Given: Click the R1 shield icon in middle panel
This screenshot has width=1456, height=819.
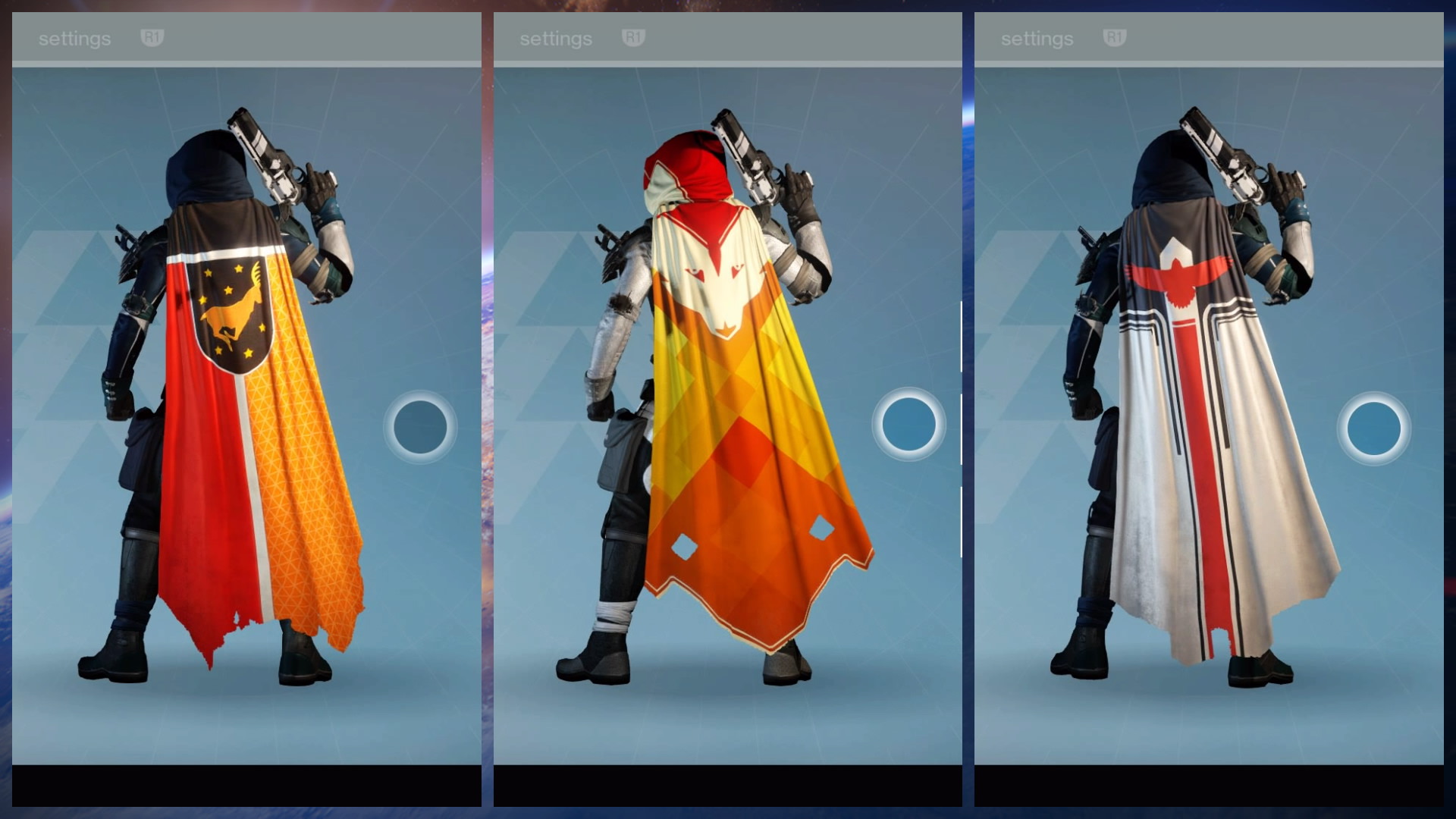Looking at the screenshot, I should click(633, 37).
